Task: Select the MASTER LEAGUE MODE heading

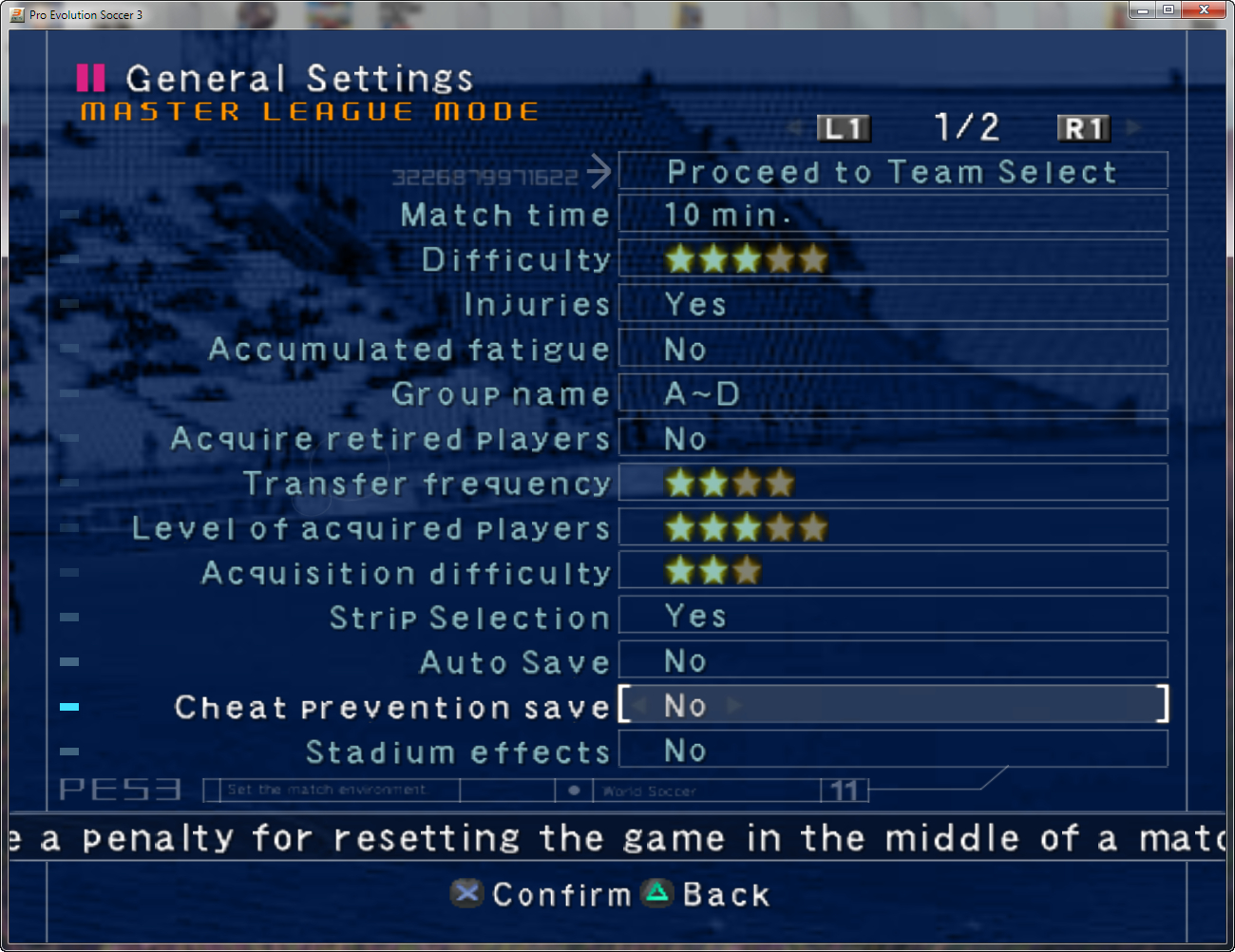Action: [x=310, y=111]
